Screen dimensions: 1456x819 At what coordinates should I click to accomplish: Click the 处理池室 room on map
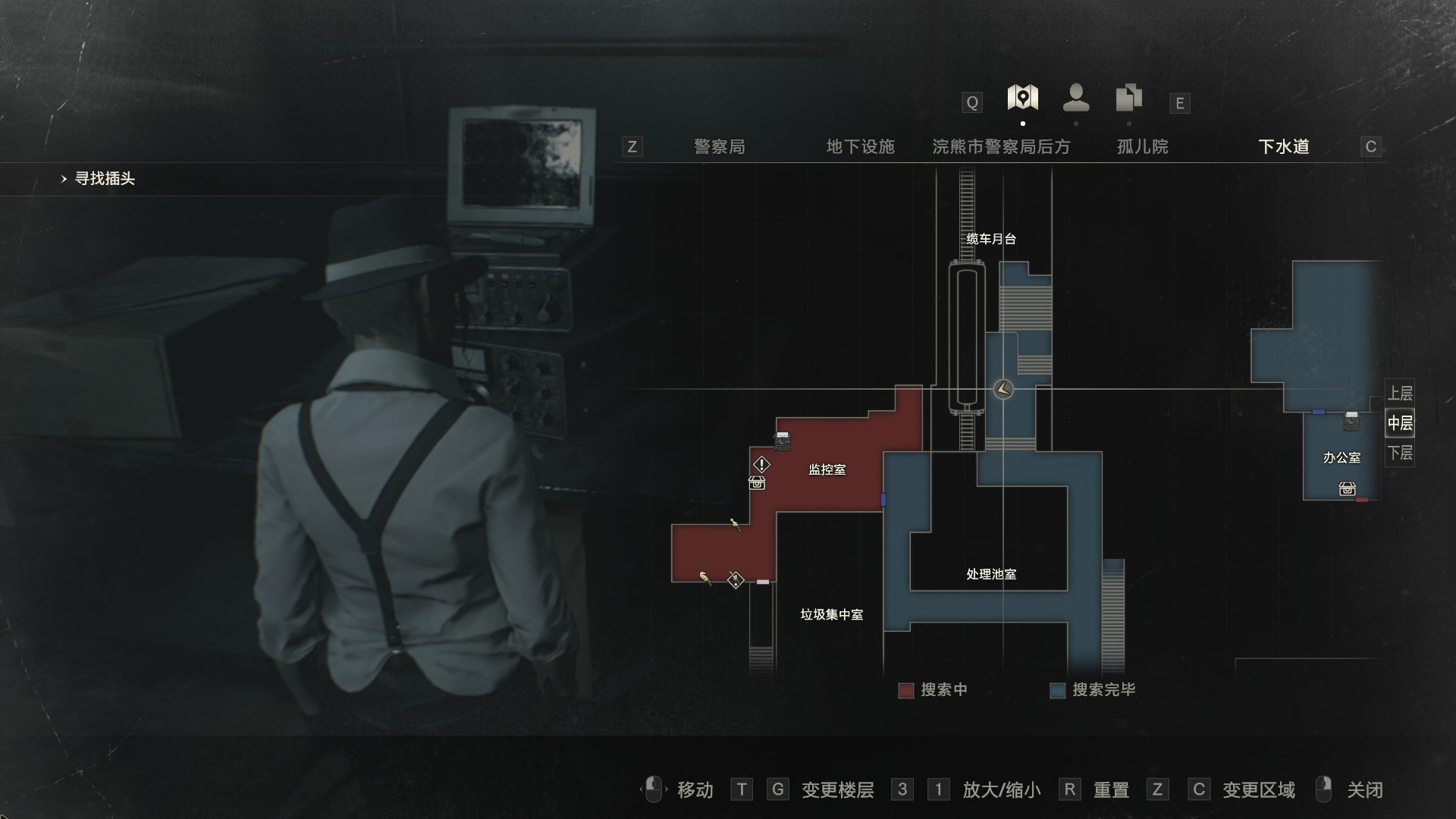pos(990,574)
